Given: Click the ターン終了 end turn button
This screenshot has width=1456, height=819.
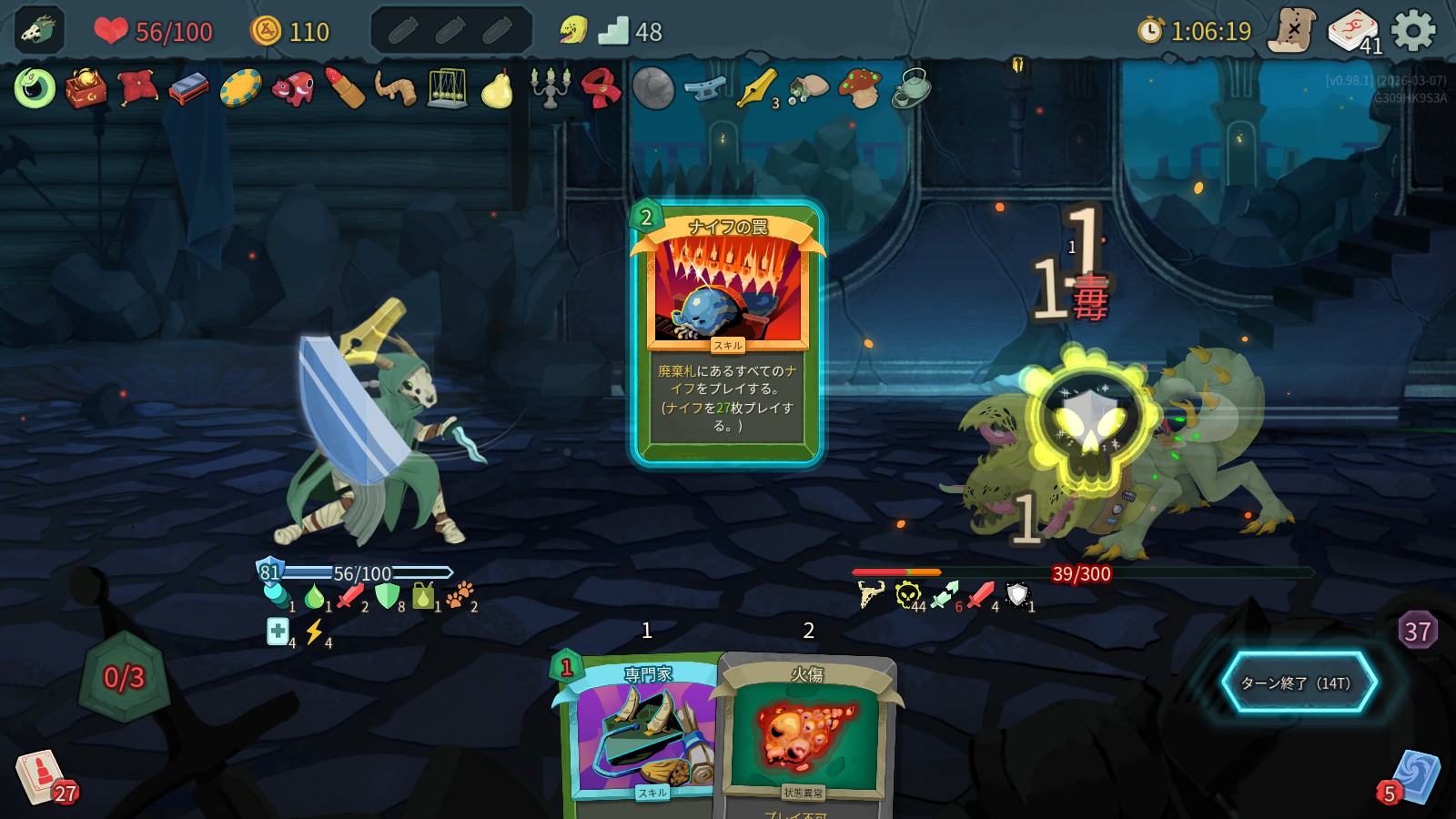Looking at the screenshot, I should tap(1298, 682).
